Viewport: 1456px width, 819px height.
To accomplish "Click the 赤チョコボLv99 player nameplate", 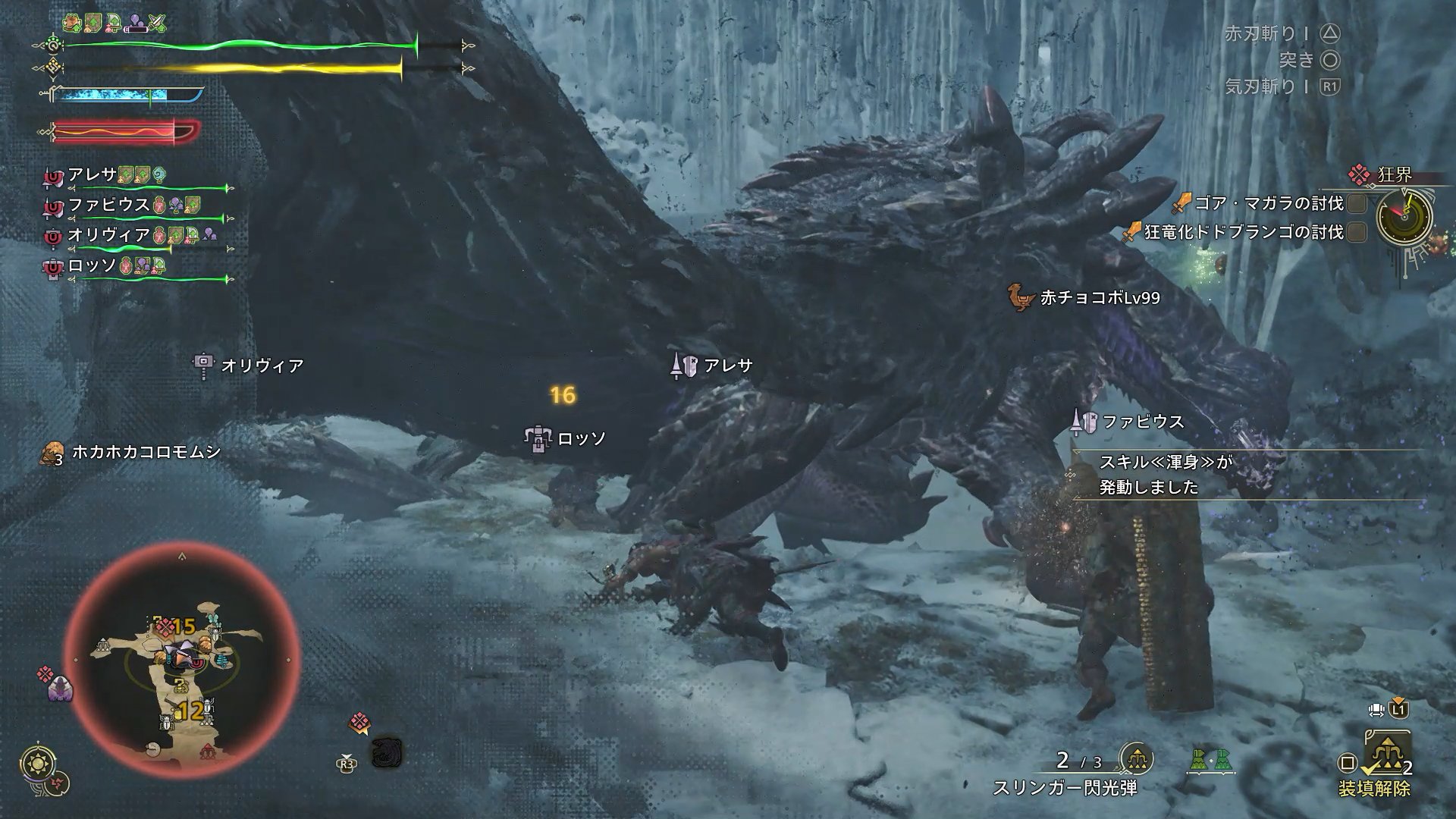I will [1100, 298].
